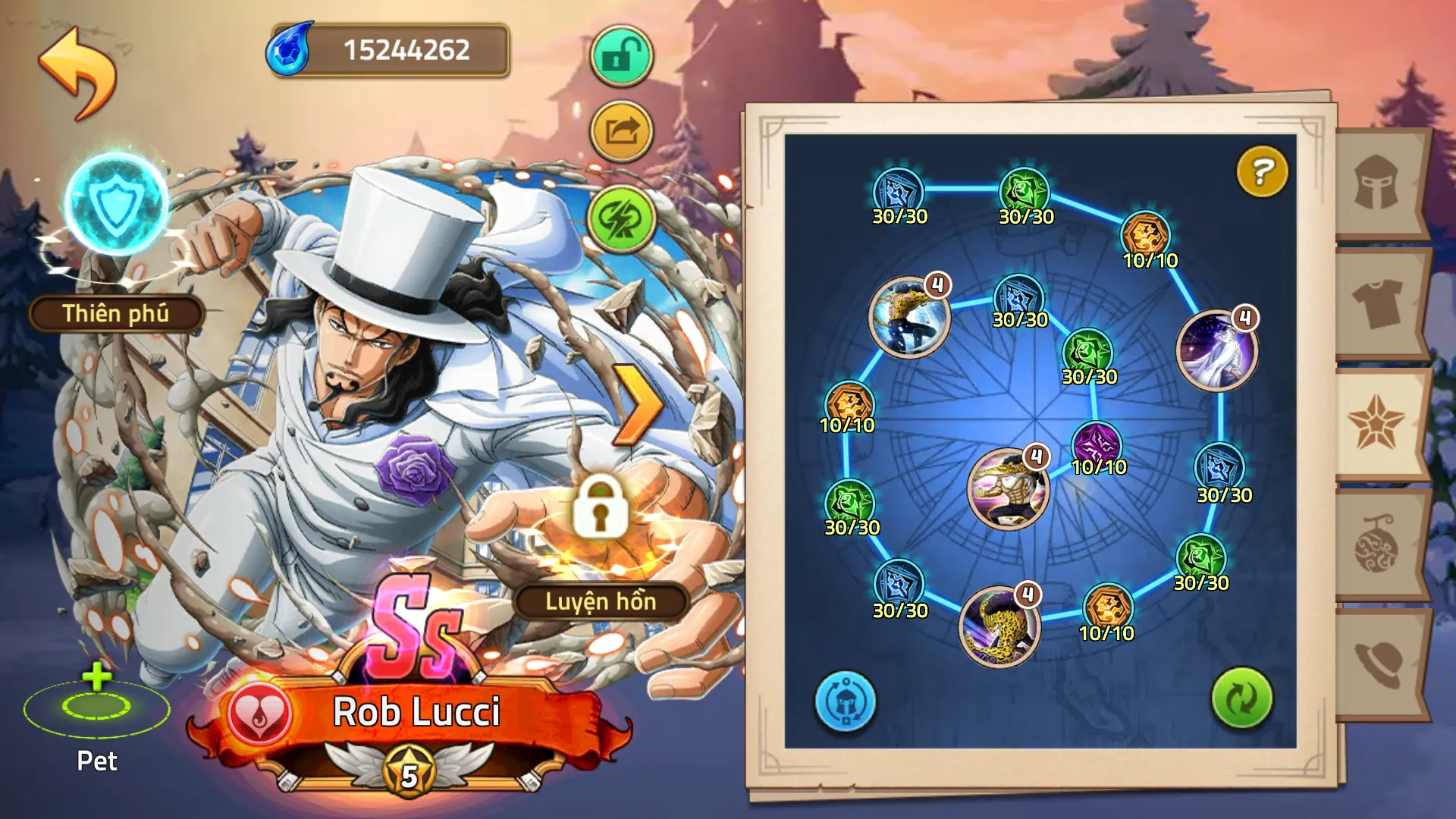
Task: Open the Luyện hồn feature
Action: point(601,601)
